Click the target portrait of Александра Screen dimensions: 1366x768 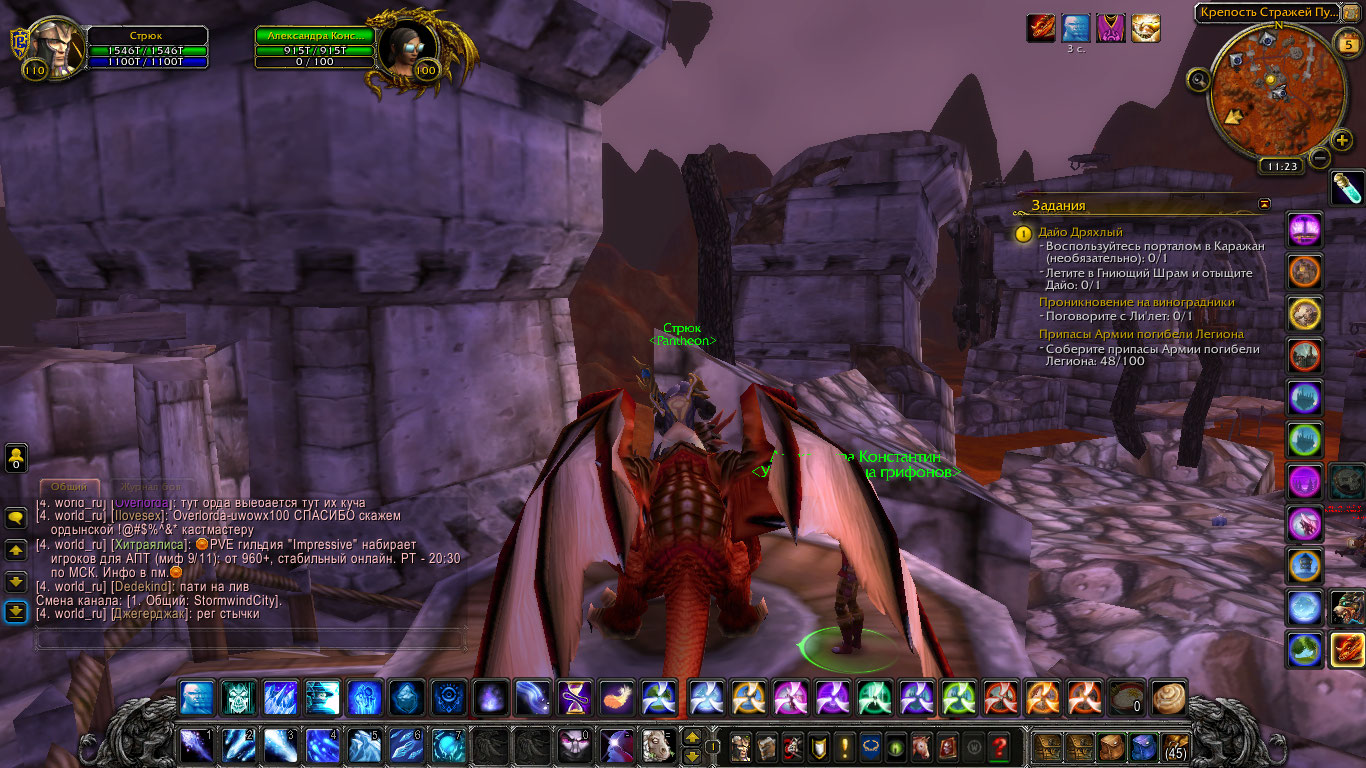(x=408, y=48)
